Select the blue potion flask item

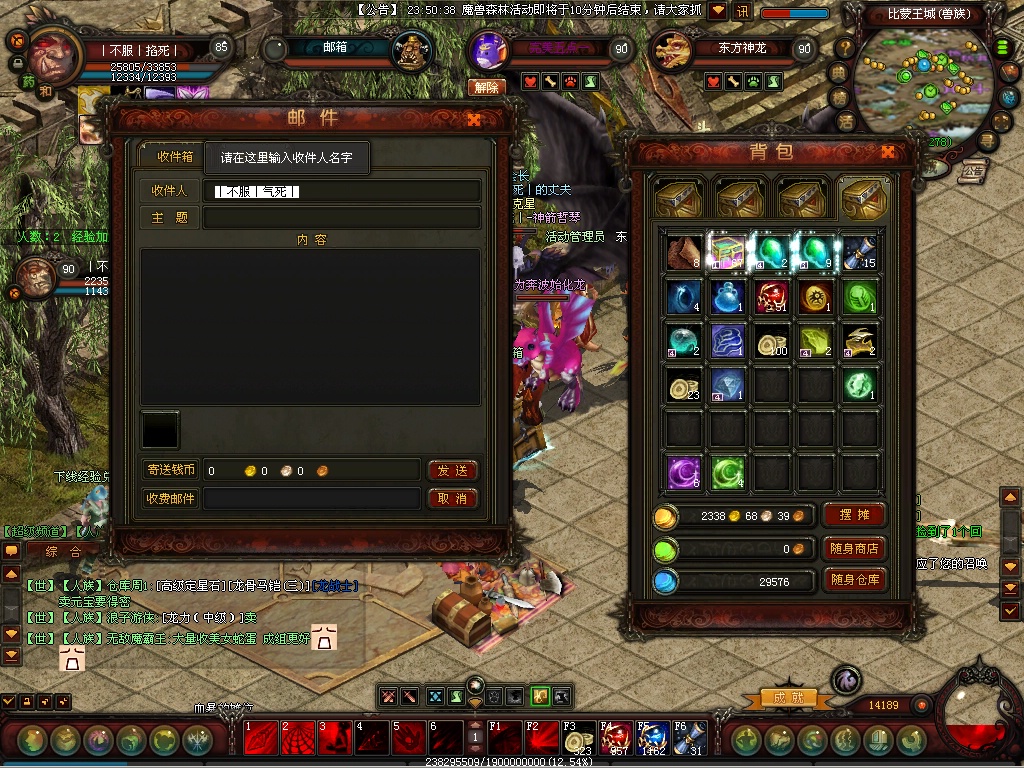(728, 297)
